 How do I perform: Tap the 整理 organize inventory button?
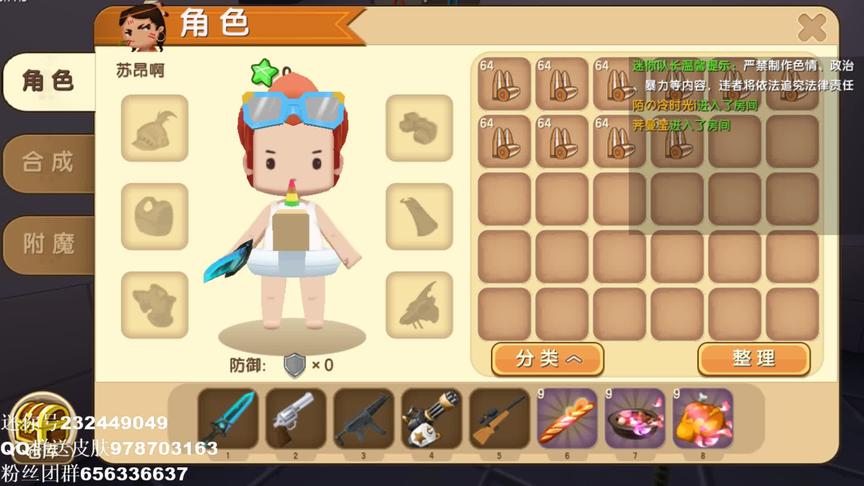[753, 358]
